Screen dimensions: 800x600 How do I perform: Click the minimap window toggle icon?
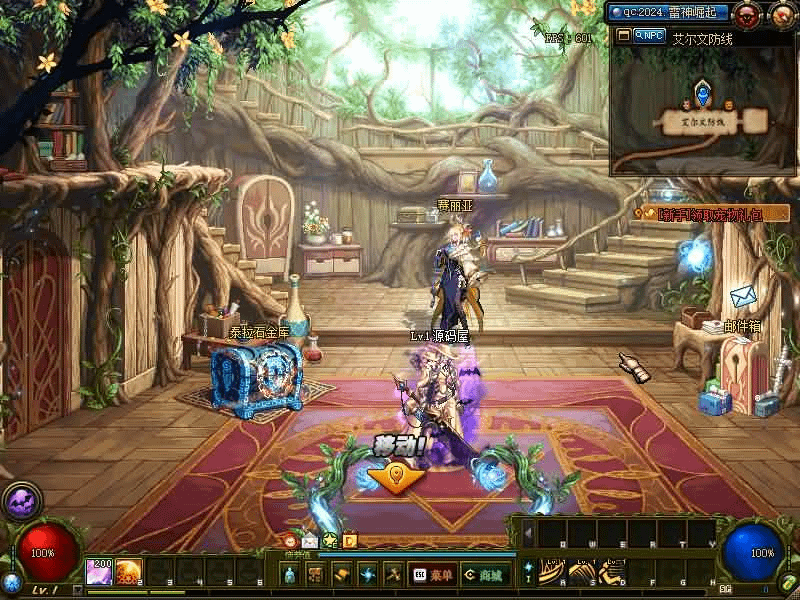(623, 36)
